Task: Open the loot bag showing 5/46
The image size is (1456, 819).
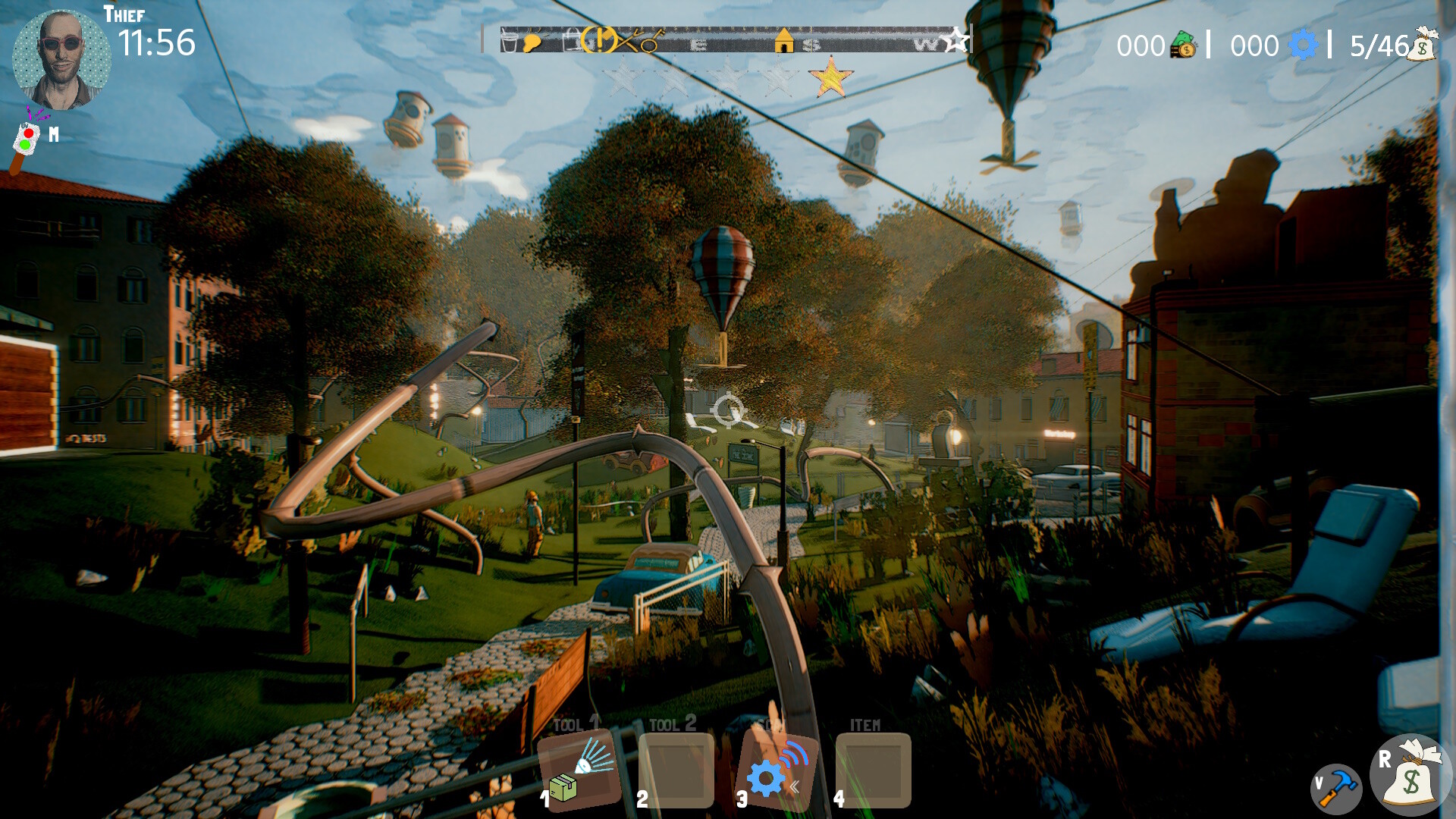Action: click(1424, 47)
